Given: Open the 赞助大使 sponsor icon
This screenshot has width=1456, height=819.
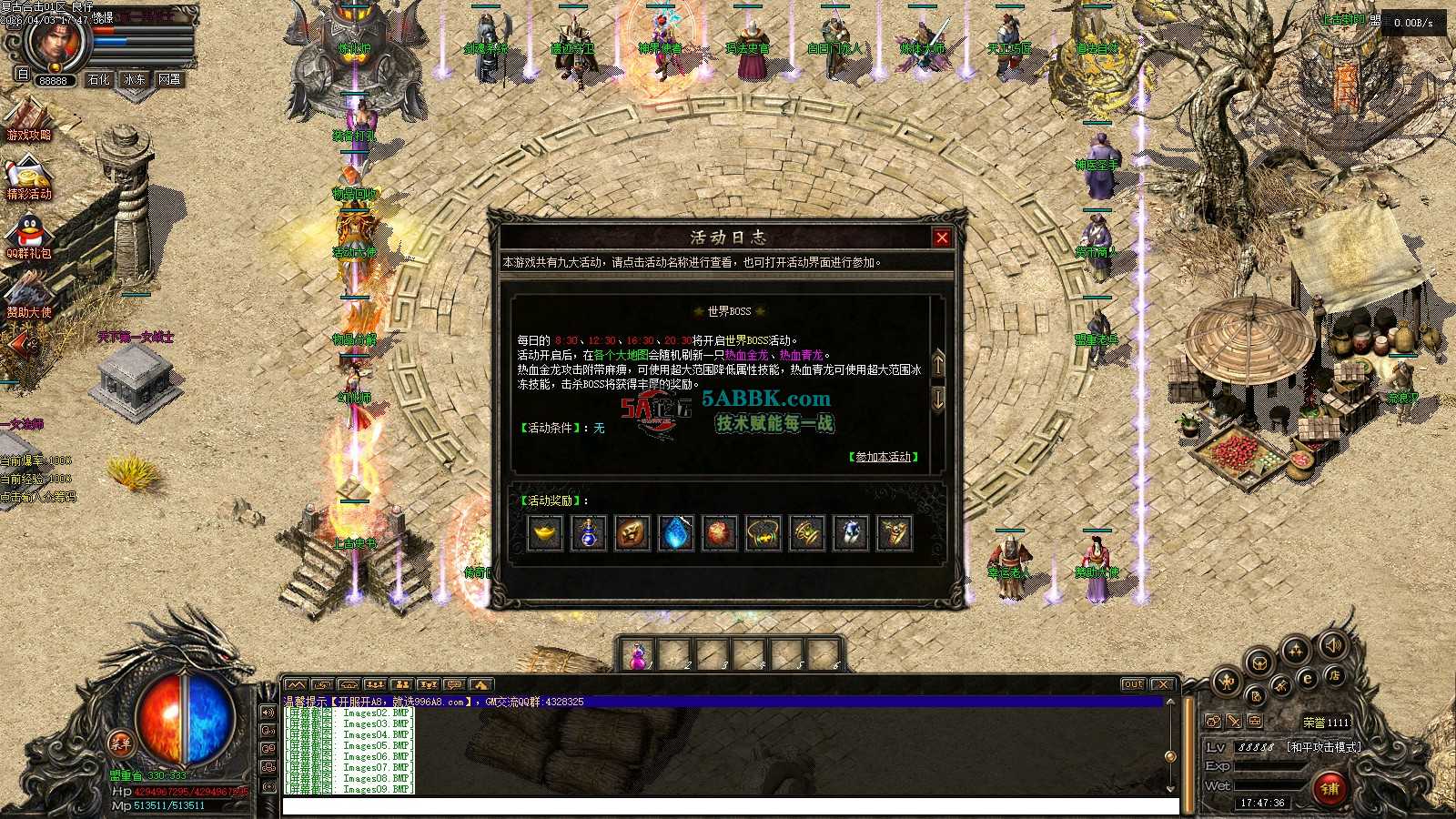Looking at the screenshot, I should pos(29,297).
